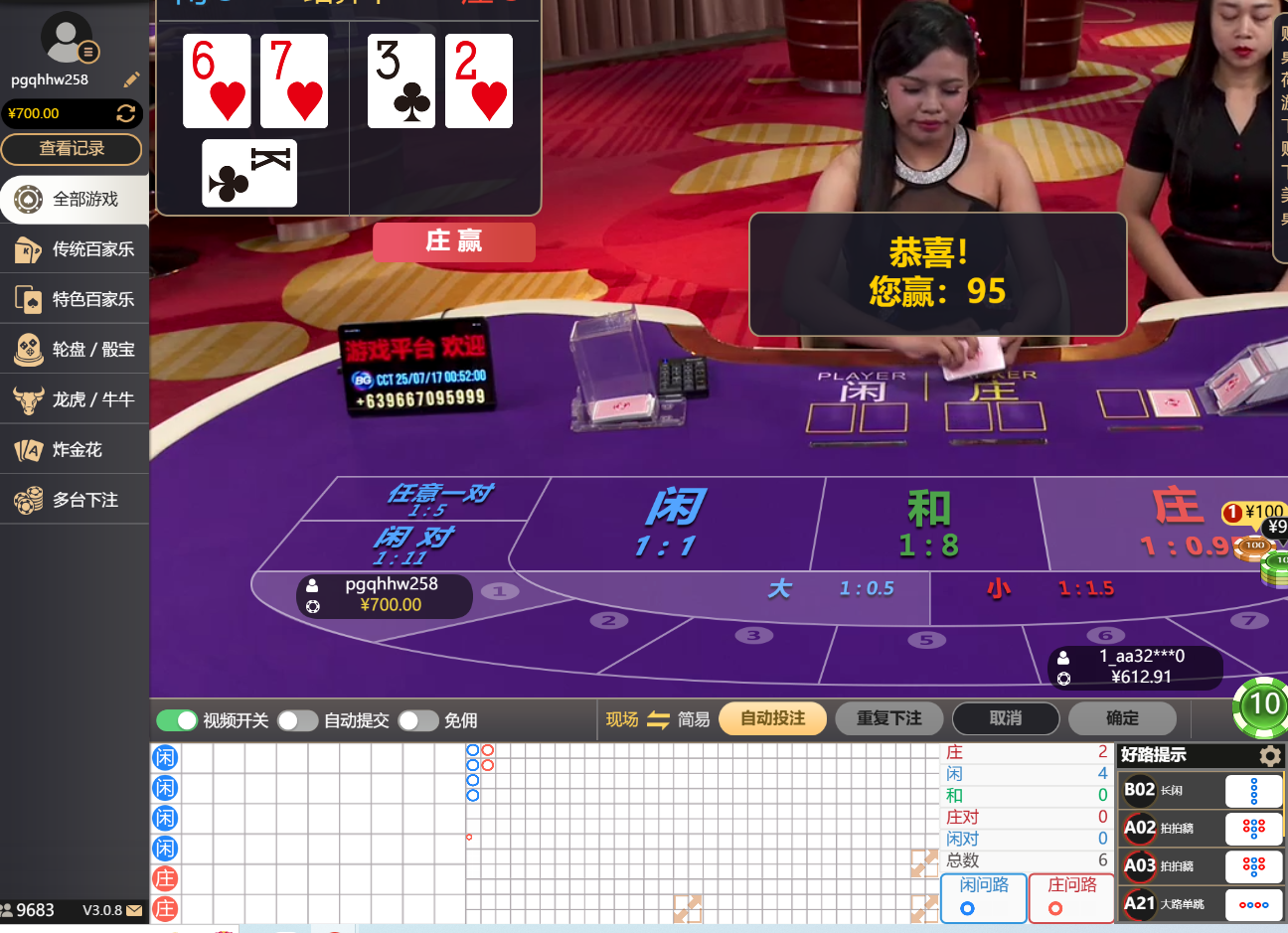The width and height of the screenshot is (1288, 933).
Task: Open the 传统百家乐 game category
Action: [75, 249]
